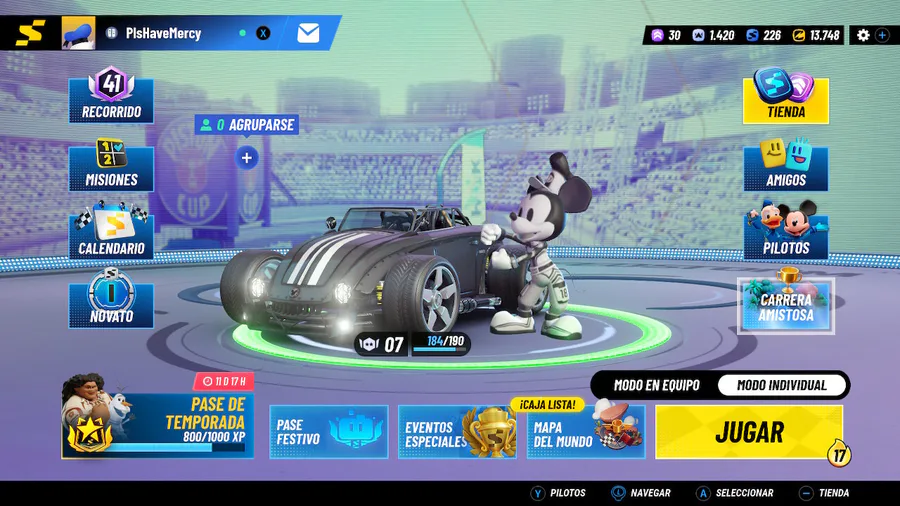Open the mail inbox envelope
Viewport: 900px width, 506px height.
pyautogui.click(x=308, y=33)
